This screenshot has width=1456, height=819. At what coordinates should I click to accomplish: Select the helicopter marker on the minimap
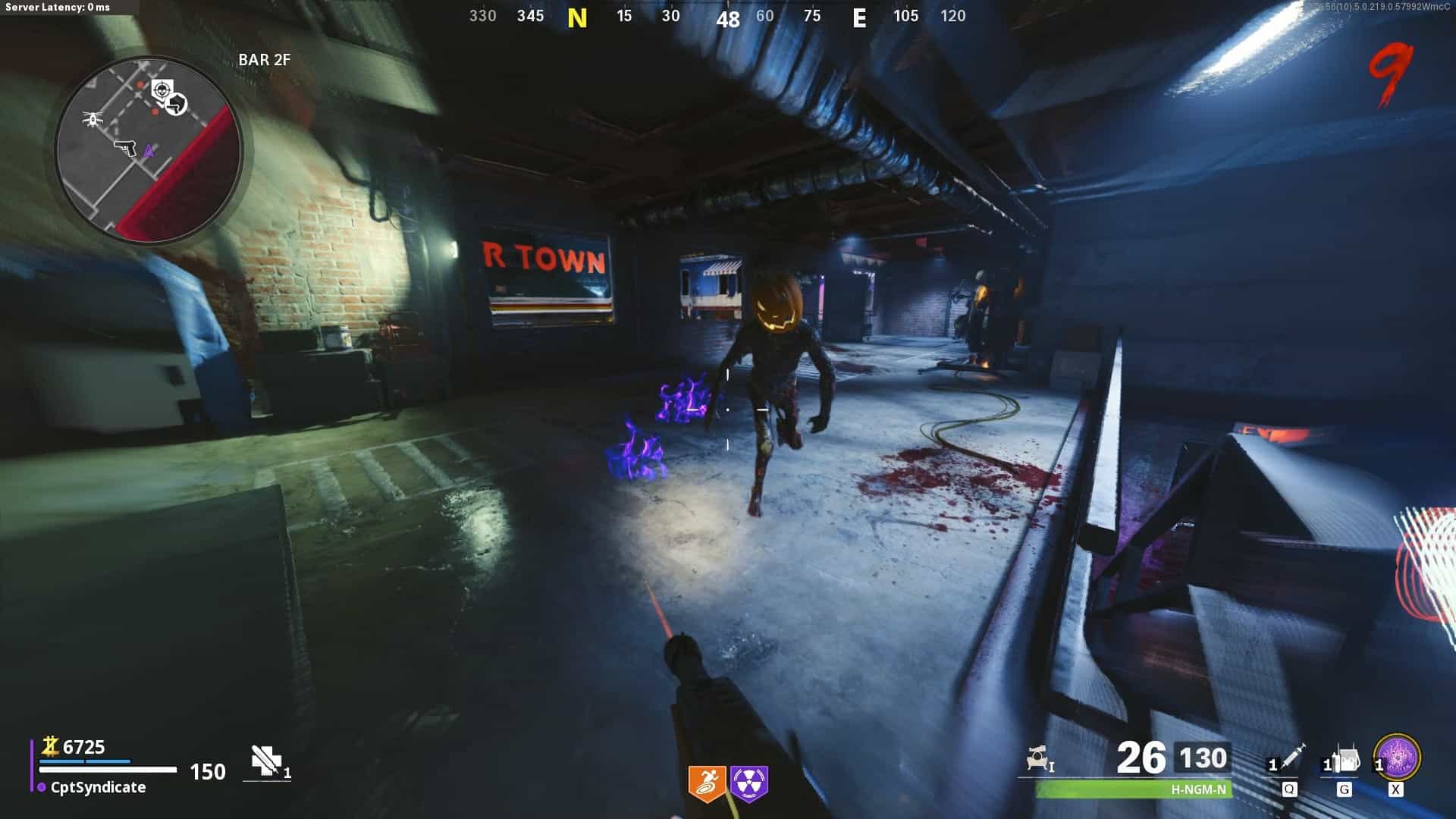click(93, 119)
